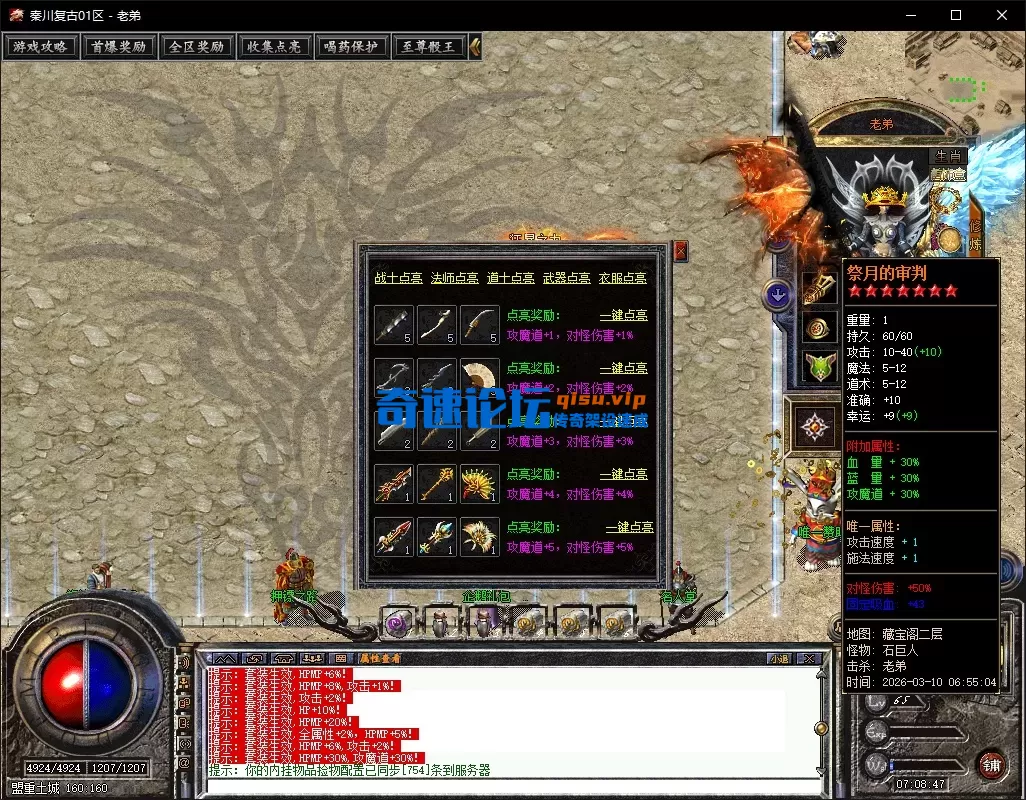
Task: Open the 首爆奖励 rewards button
Action: 118,46
